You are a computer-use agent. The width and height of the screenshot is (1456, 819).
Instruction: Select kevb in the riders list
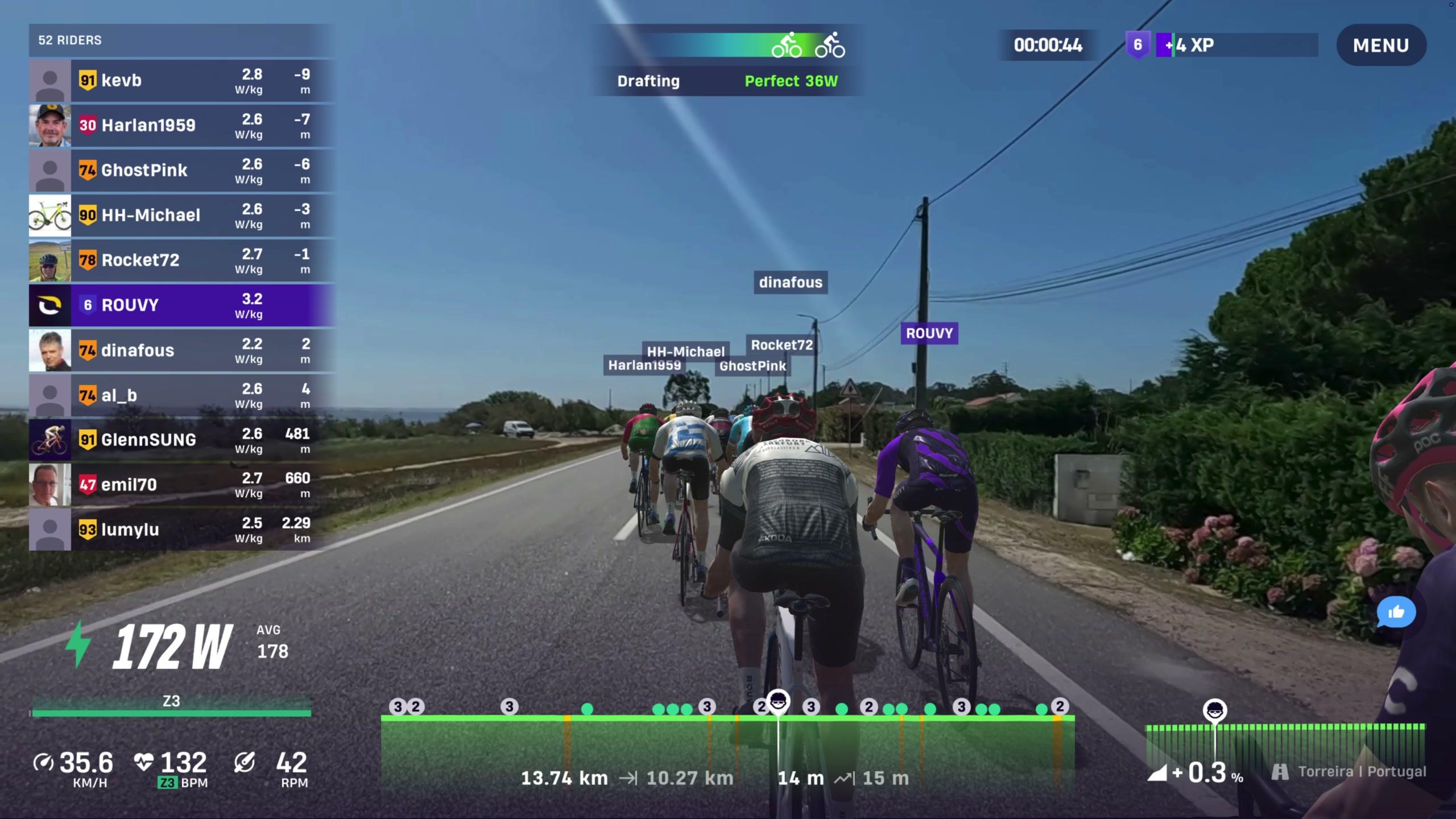182,81
